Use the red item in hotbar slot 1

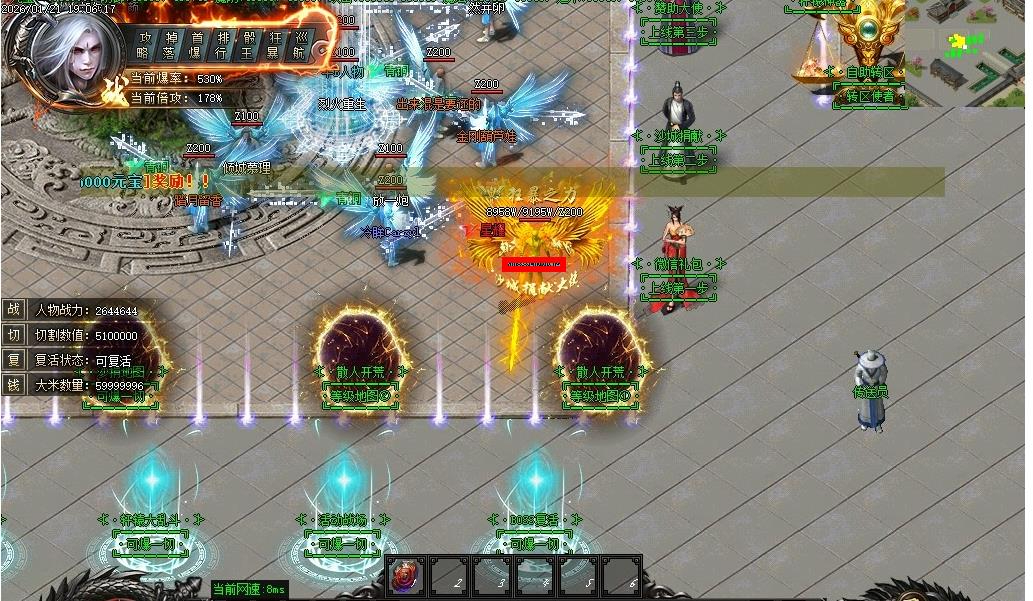(407, 578)
